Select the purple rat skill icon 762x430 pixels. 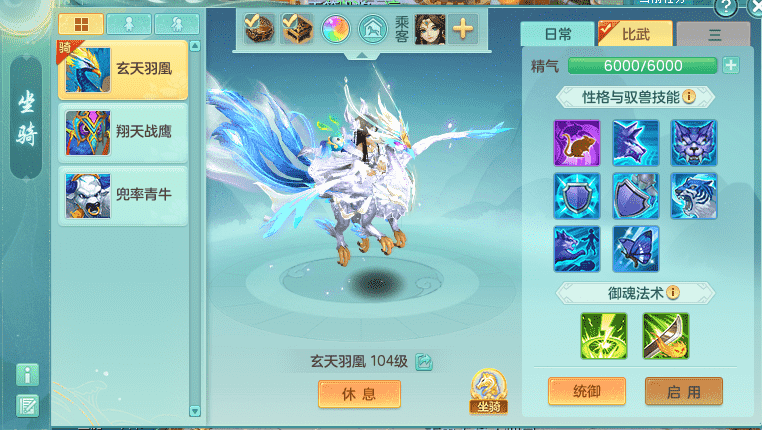tap(577, 143)
